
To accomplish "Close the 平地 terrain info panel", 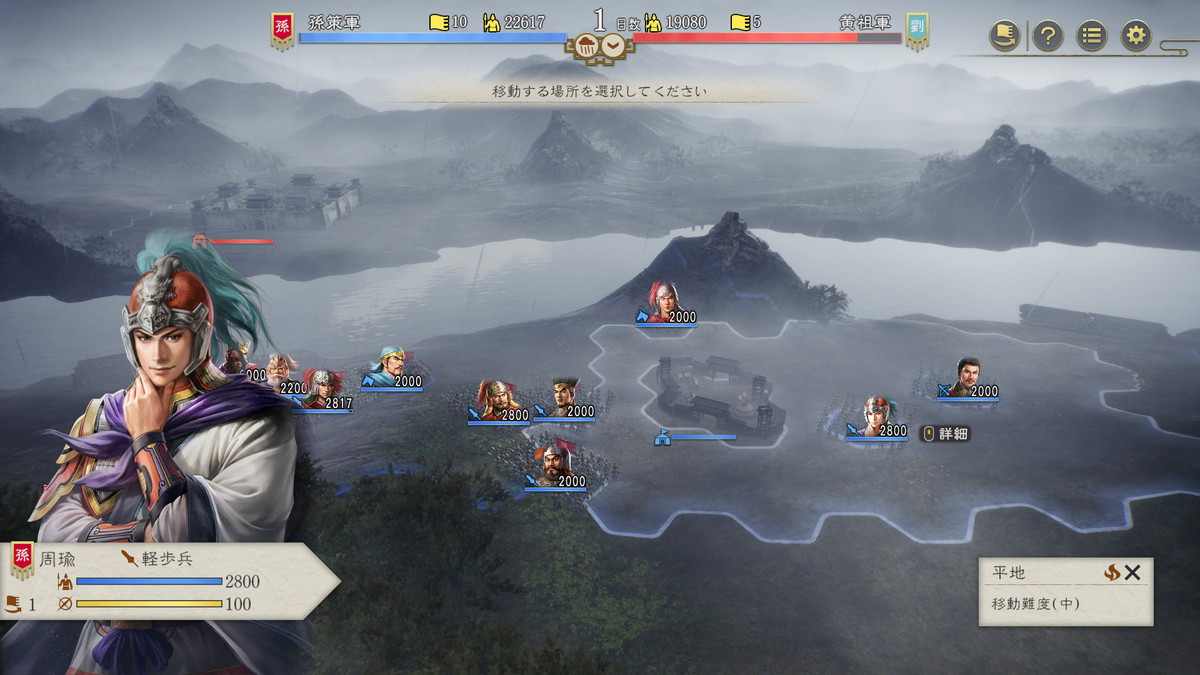I will tap(1132, 573).
